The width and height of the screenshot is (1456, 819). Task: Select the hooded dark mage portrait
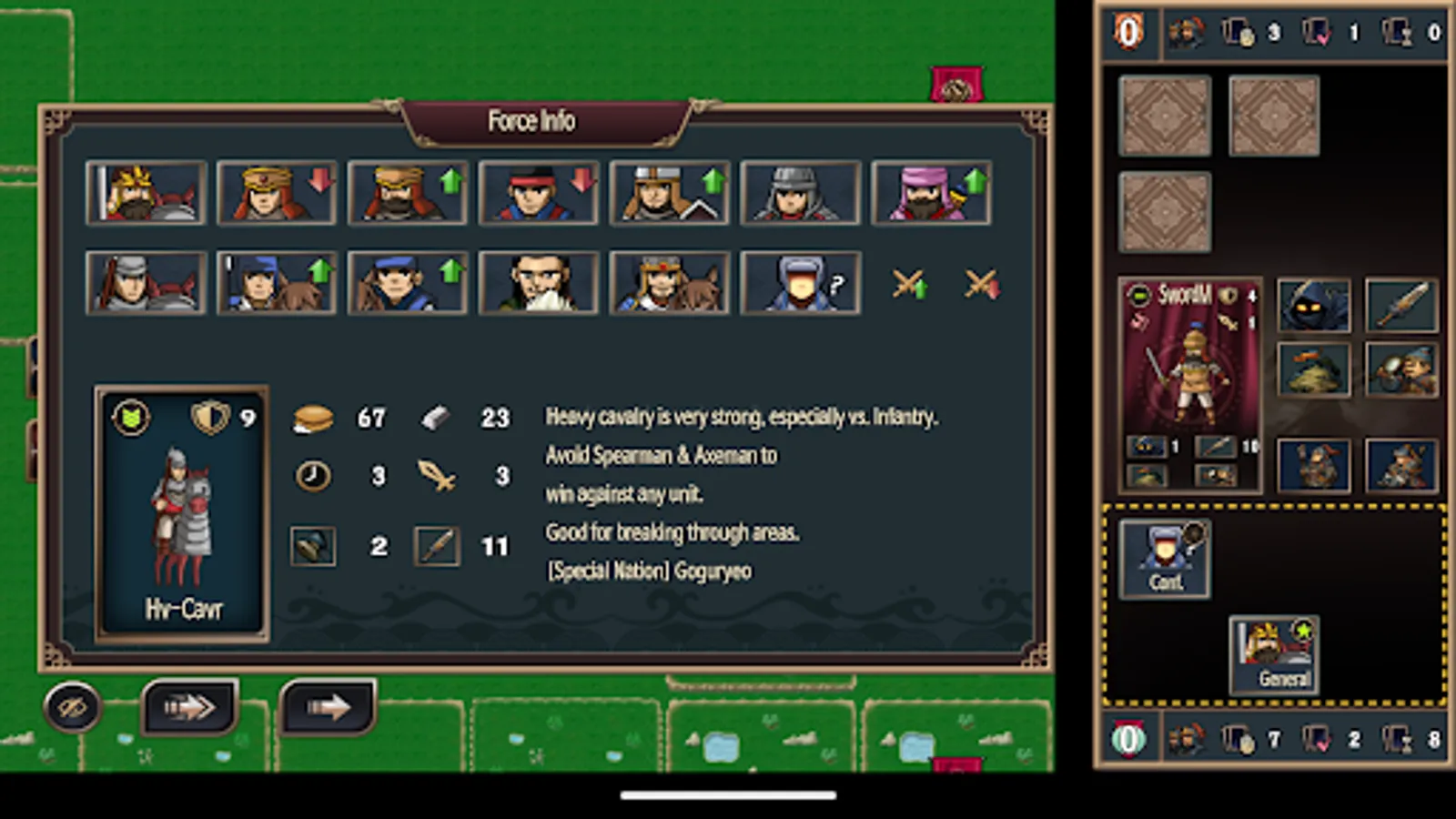pyautogui.click(x=1313, y=305)
